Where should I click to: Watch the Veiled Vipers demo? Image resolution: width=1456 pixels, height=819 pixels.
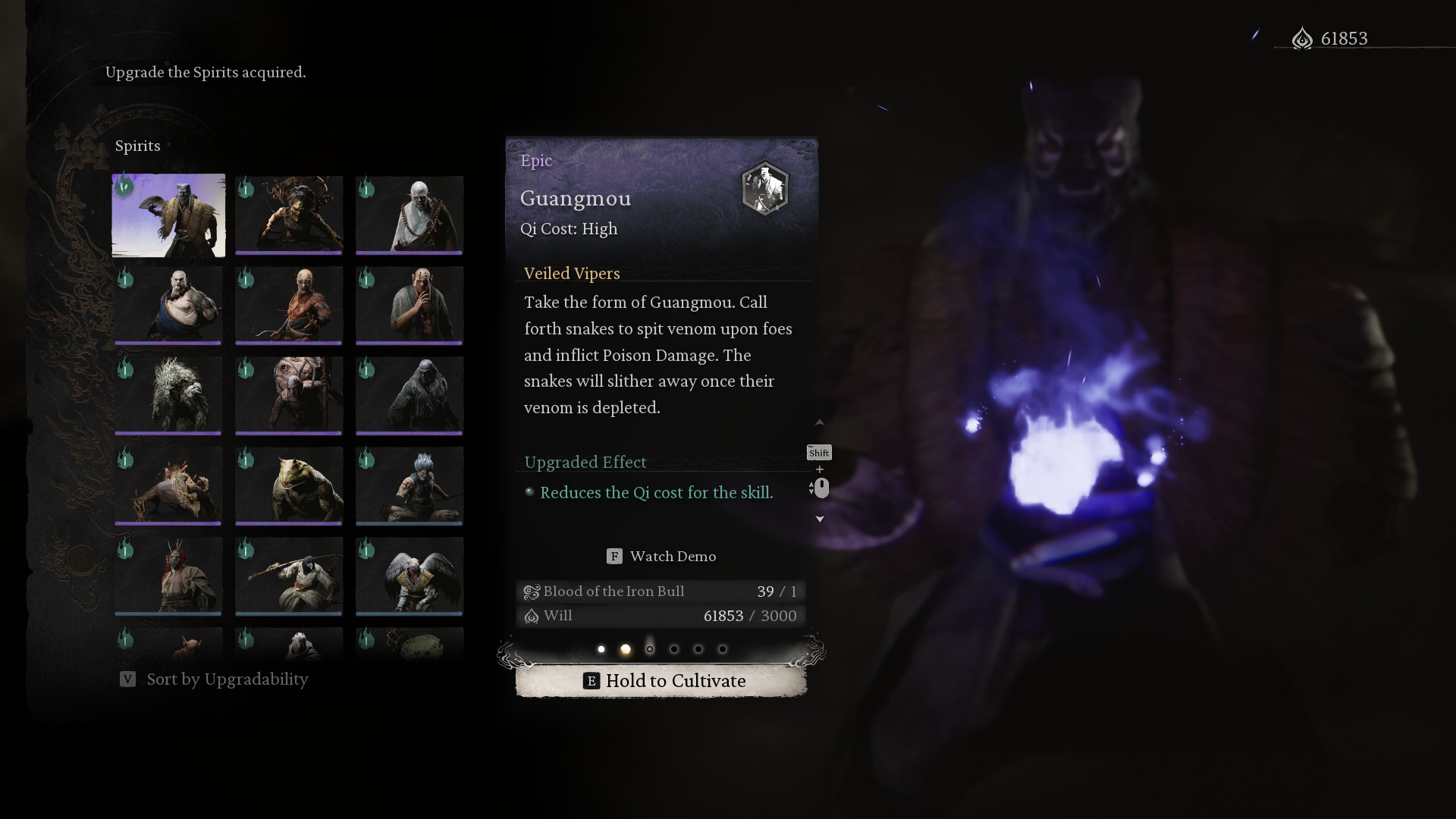661,557
